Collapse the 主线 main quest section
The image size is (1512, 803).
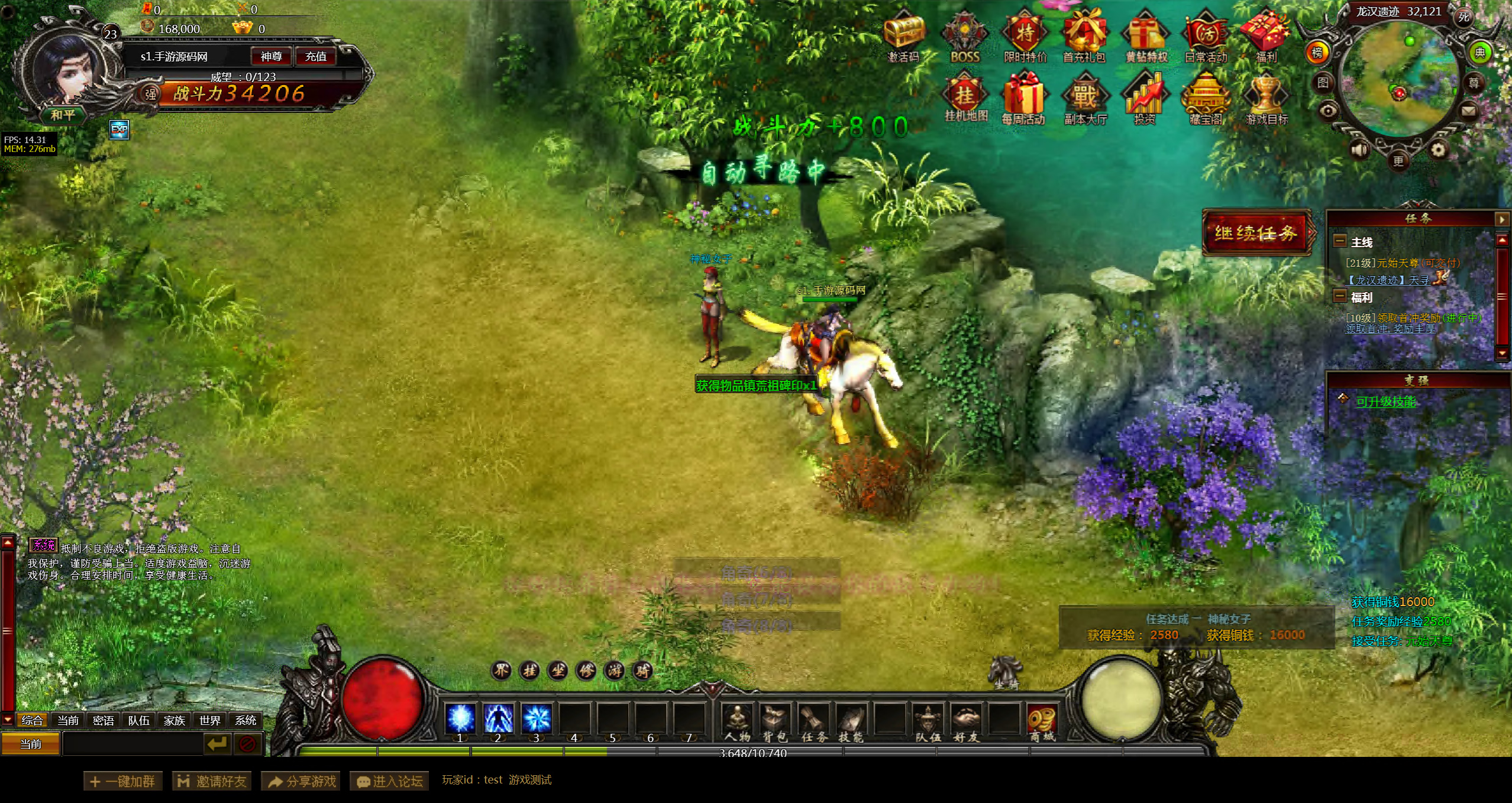(x=1339, y=241)
